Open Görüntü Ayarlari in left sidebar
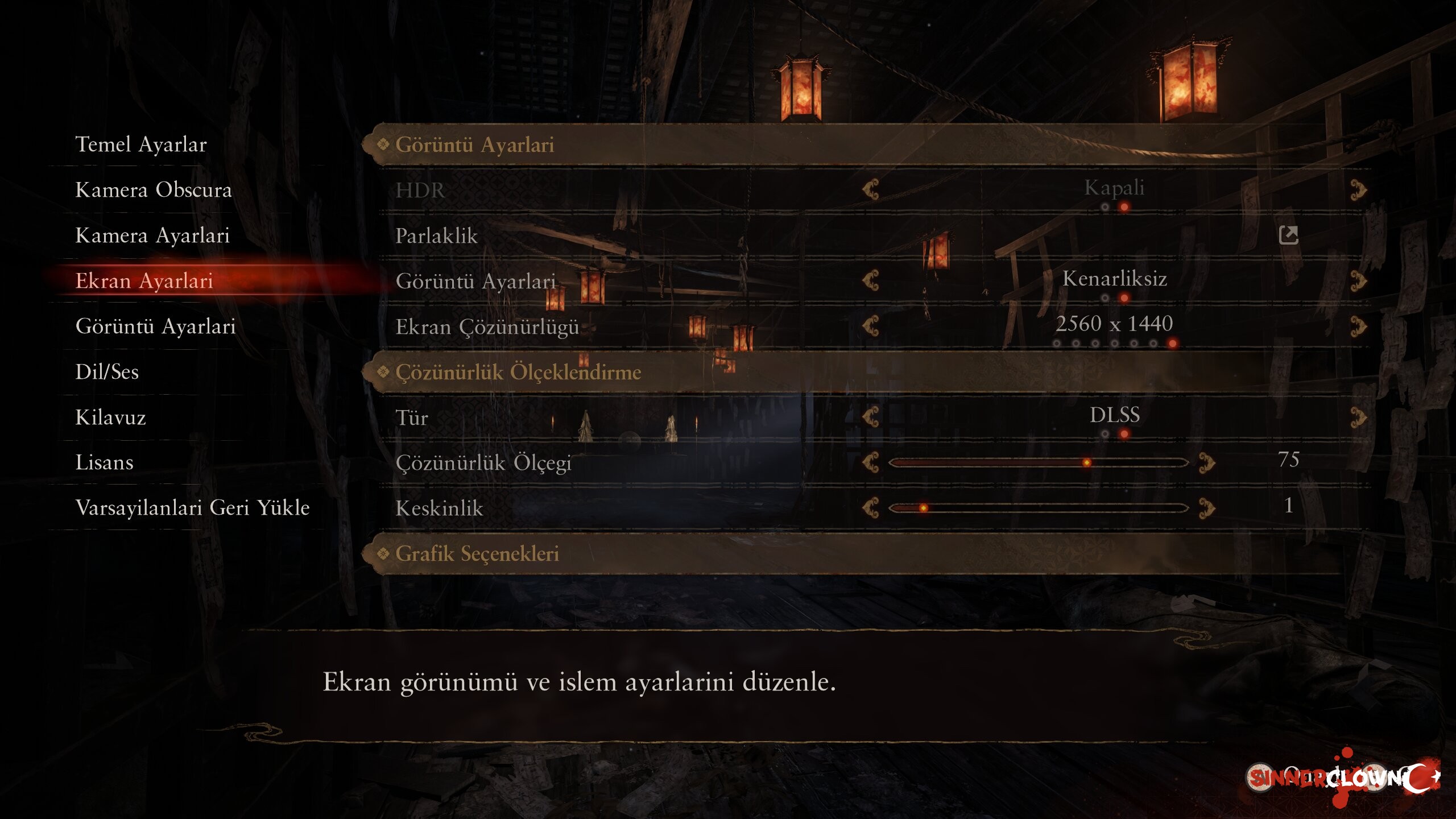This screenshot has width=1456, height=819. [155, 326]
